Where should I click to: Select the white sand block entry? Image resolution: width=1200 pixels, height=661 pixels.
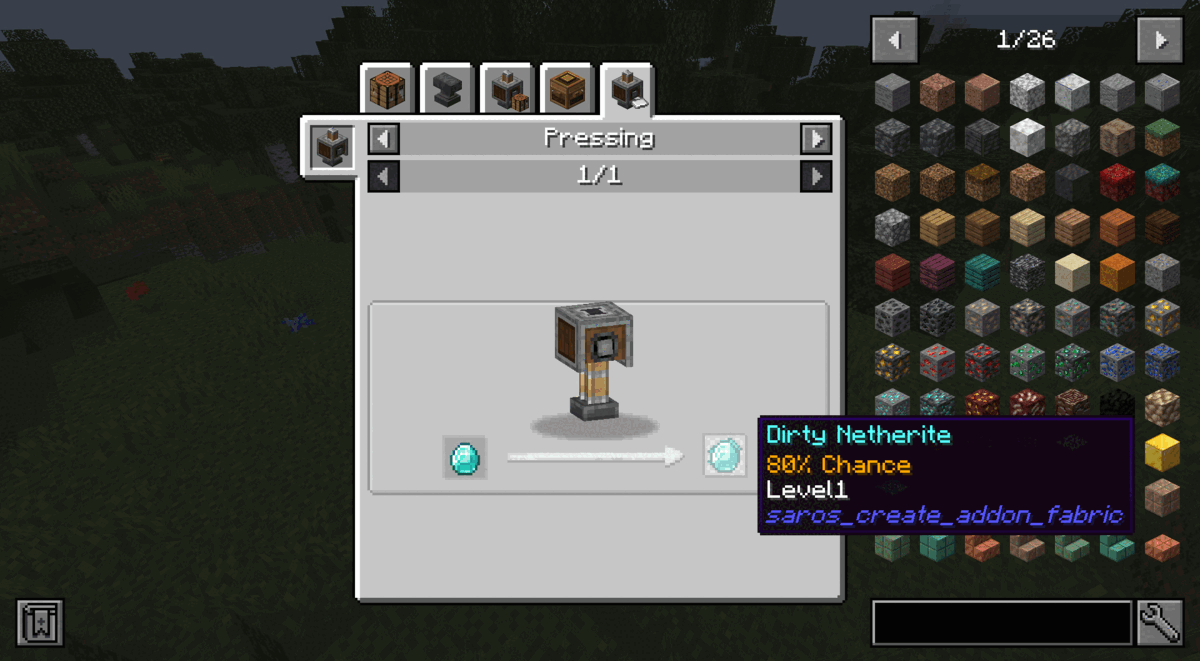coord(1074,272)
